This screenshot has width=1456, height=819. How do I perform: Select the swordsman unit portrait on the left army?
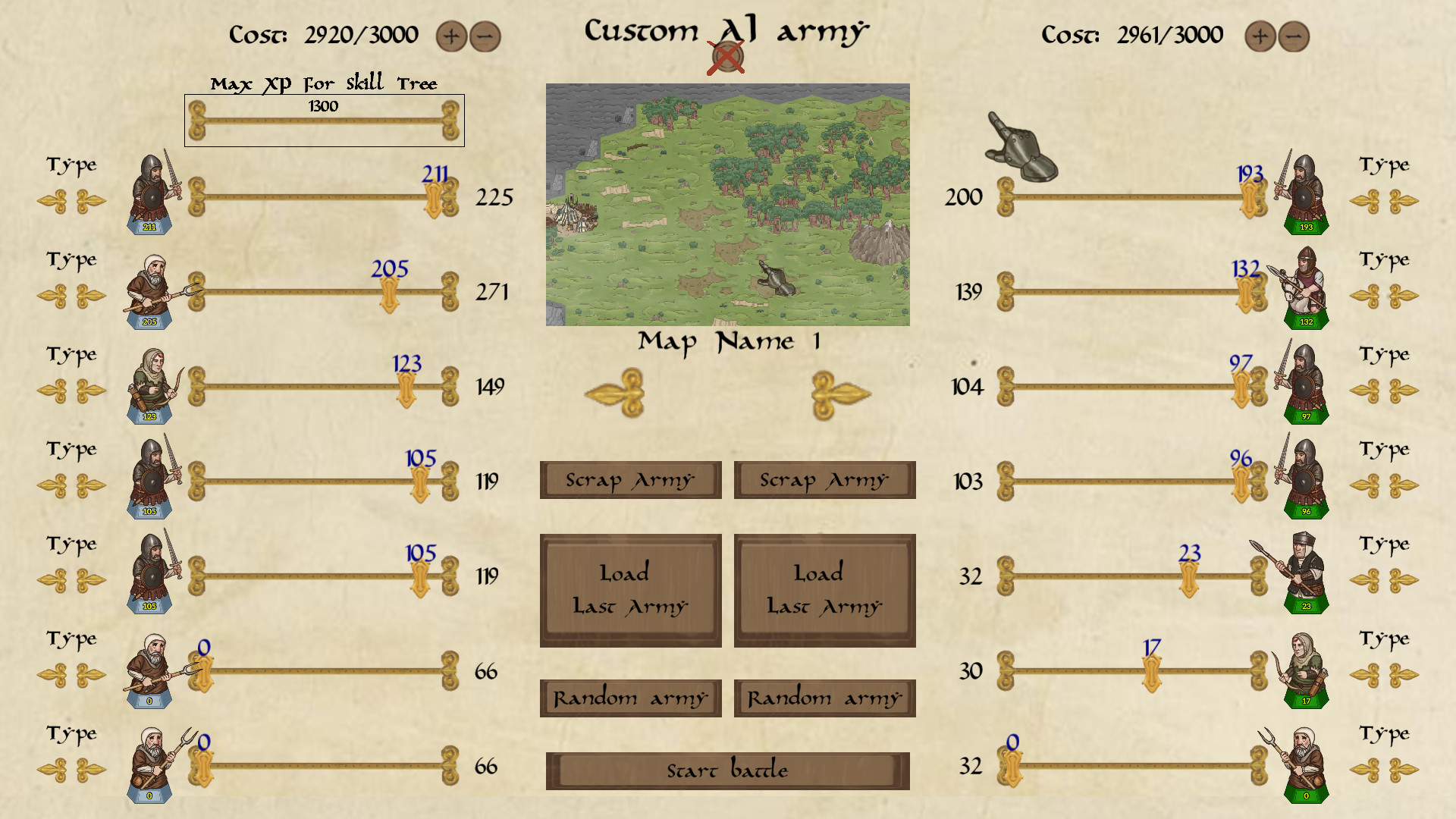pos(149,193)
